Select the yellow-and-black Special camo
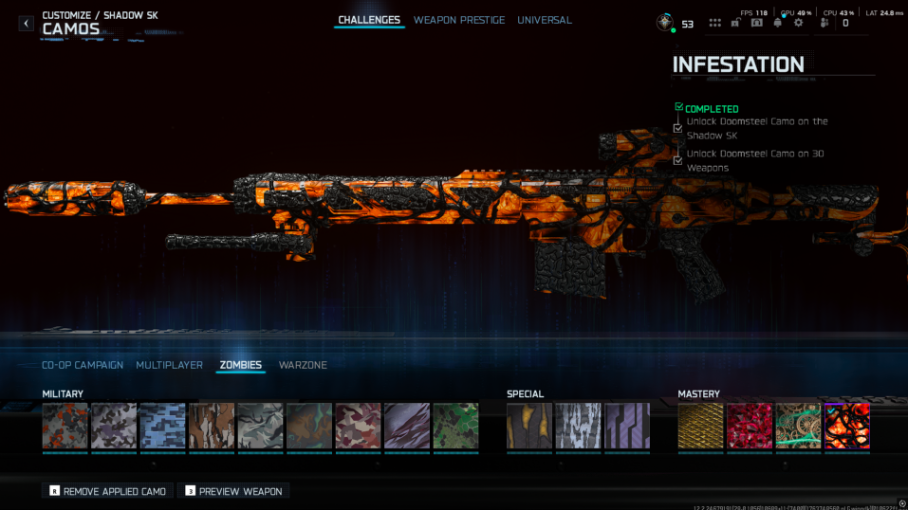The height and width of the screenshot is (510, 908). click(529, 426)
